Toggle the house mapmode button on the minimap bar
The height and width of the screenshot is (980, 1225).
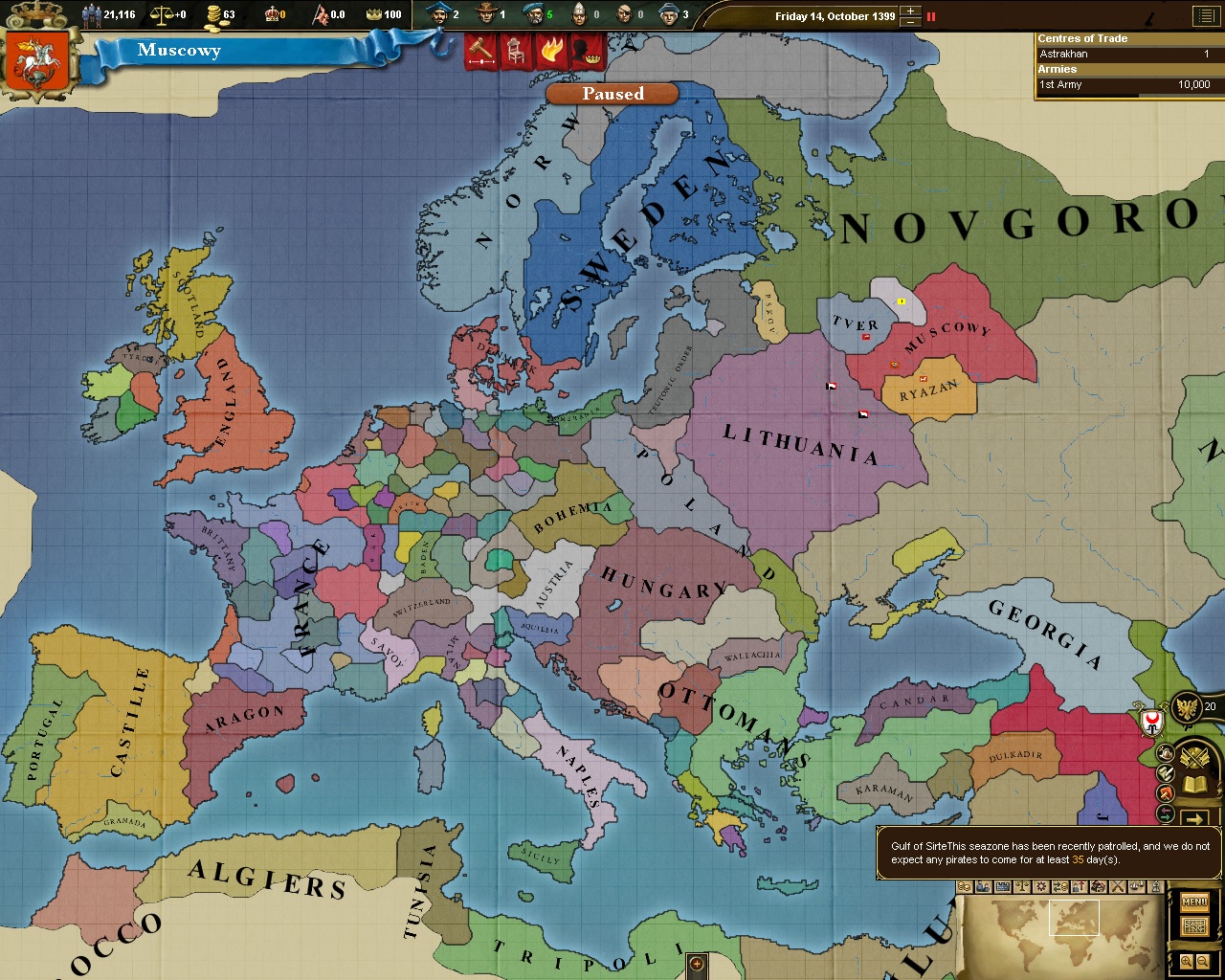(1097, 887)
